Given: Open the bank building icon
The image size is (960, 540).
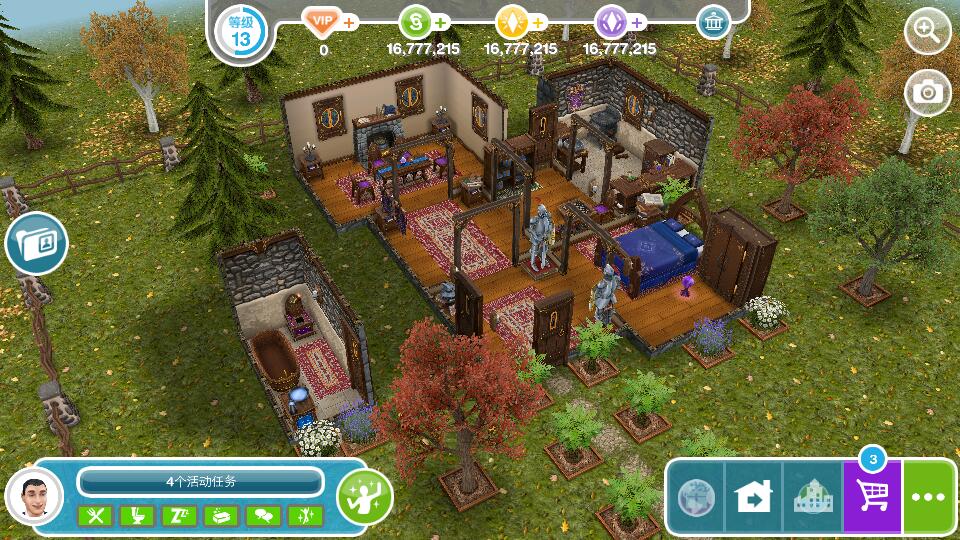Looking at the screenshot, I should [714, 22].
